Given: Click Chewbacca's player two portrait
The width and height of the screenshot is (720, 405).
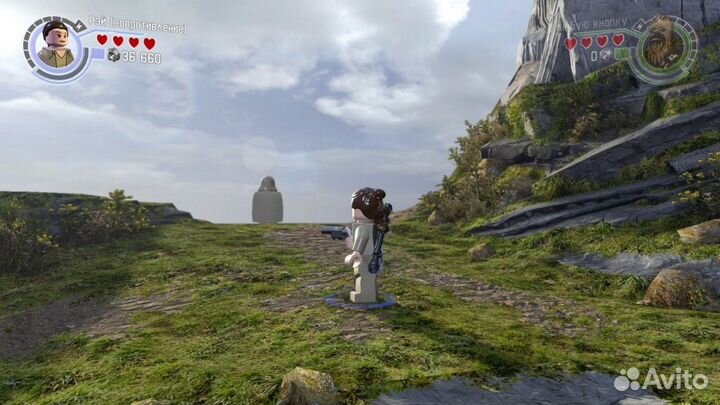Looking at the screenshot, I should (x=664, y=45).
